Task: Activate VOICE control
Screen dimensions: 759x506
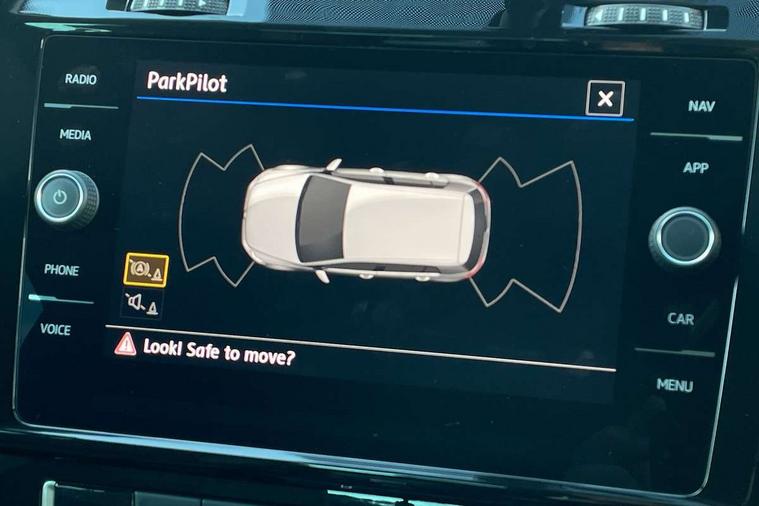Action: coord(55,329)
